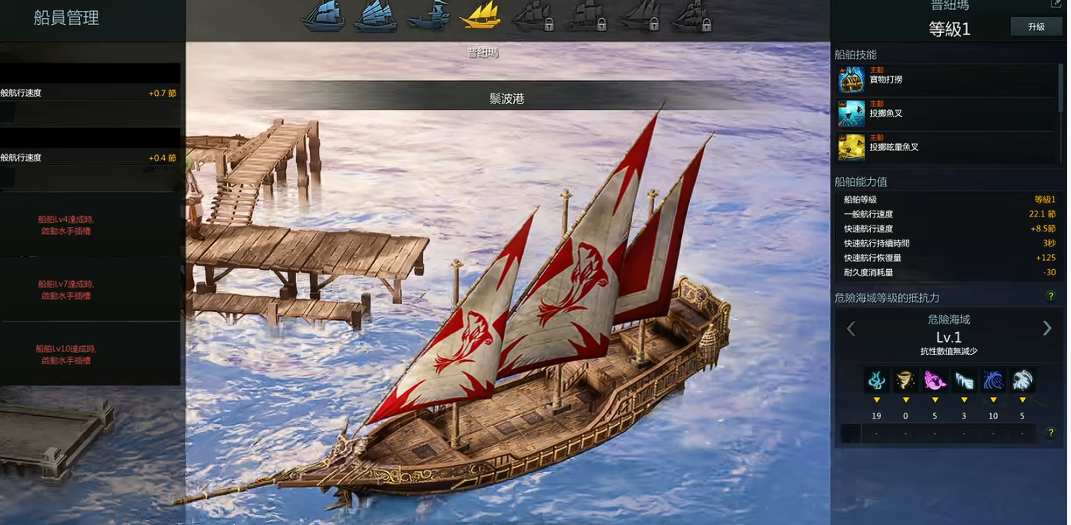Switch to the blue junk ship
The width and height of the screenshot is (1071, 525).
click(x=375, y=15)
